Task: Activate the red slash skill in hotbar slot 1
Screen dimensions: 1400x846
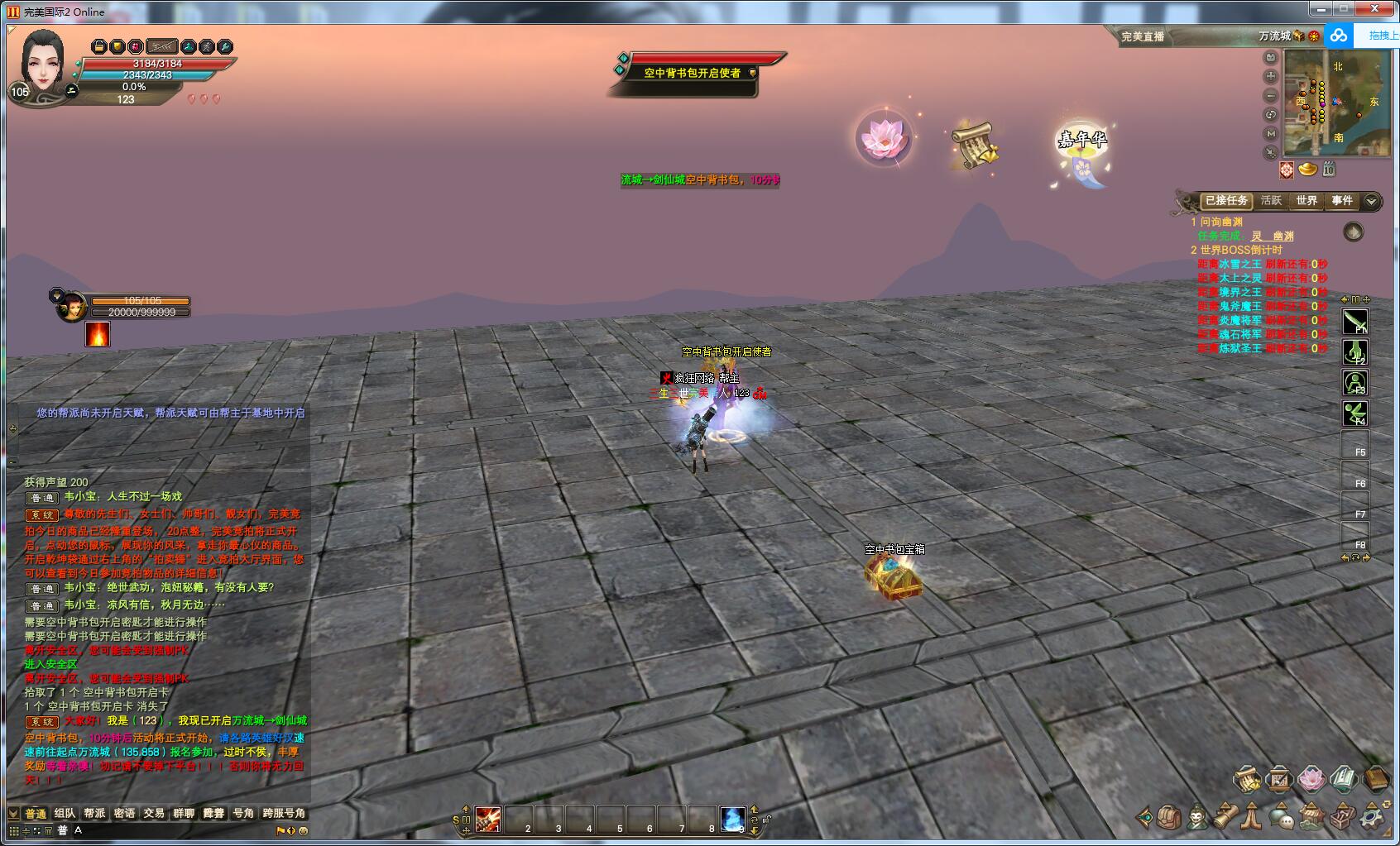Action: pos(488,820)
